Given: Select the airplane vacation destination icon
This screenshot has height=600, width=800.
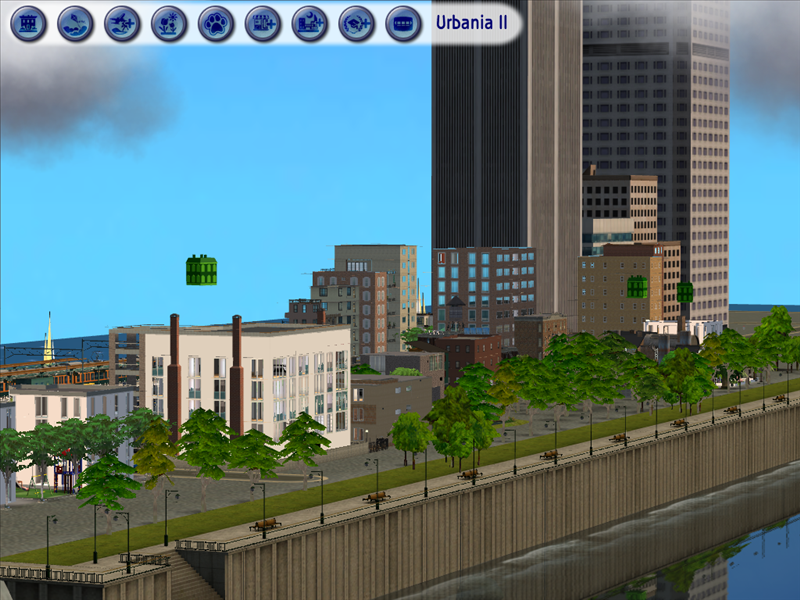Looking at the screenshot, I should tap(122, 23).
